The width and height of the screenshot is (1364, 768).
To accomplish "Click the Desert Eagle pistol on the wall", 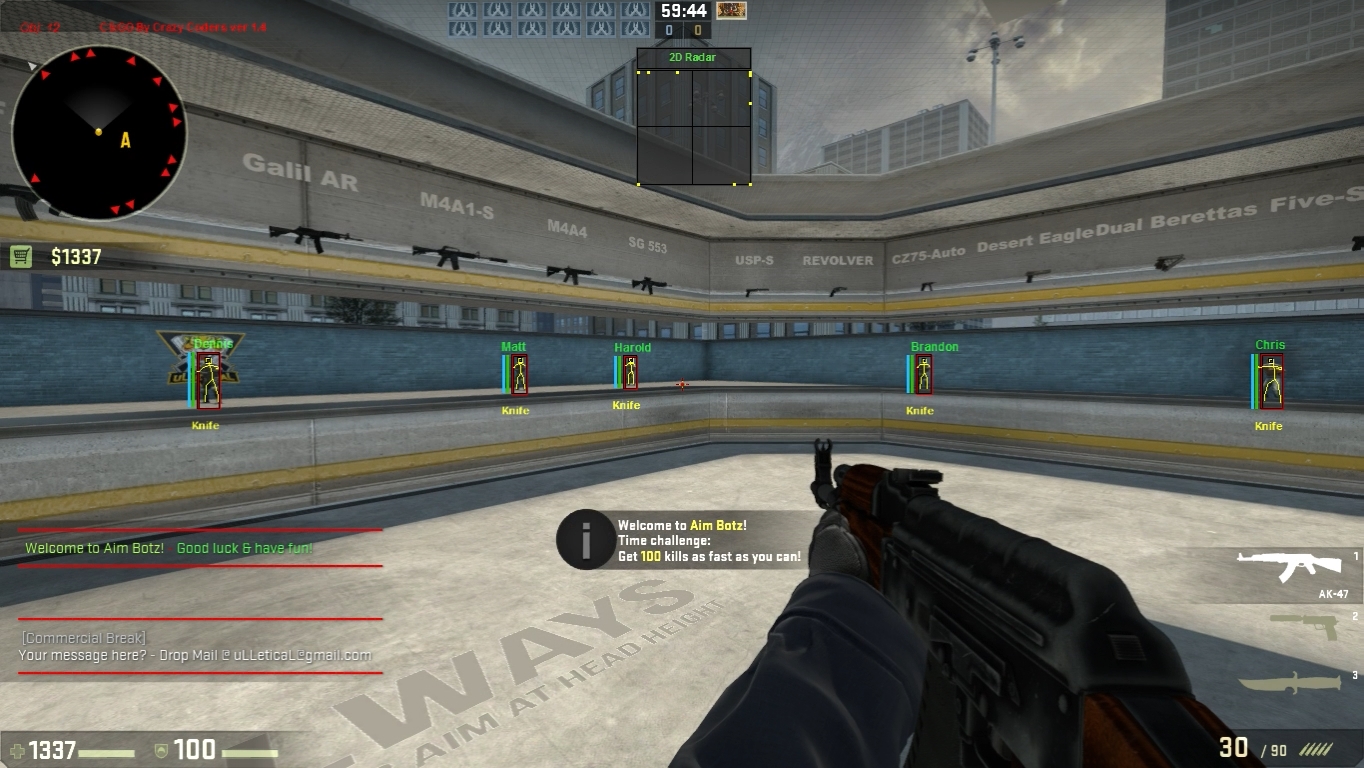I will [x=1034, y=277].
